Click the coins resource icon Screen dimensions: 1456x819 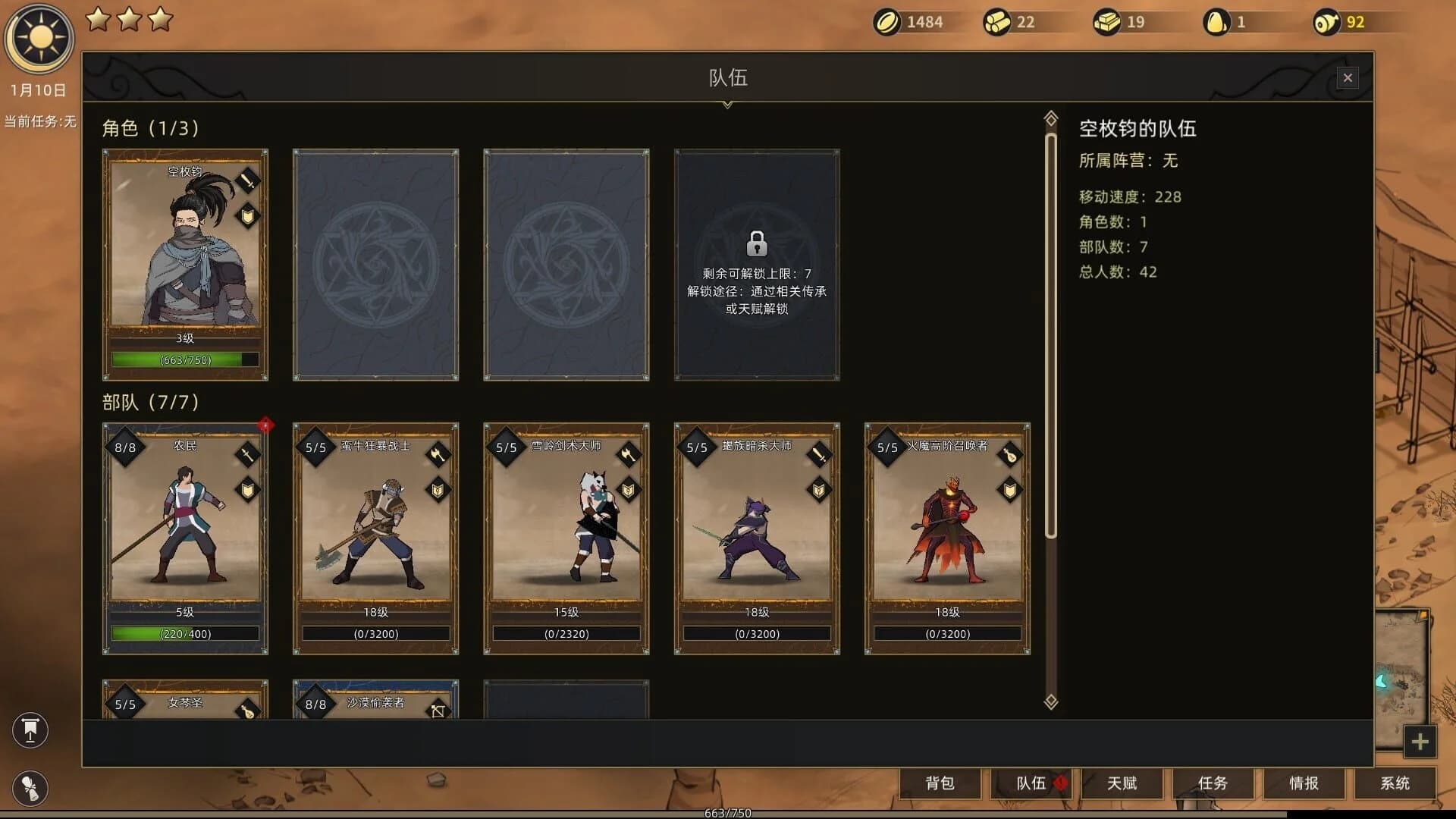click(888, 22)
